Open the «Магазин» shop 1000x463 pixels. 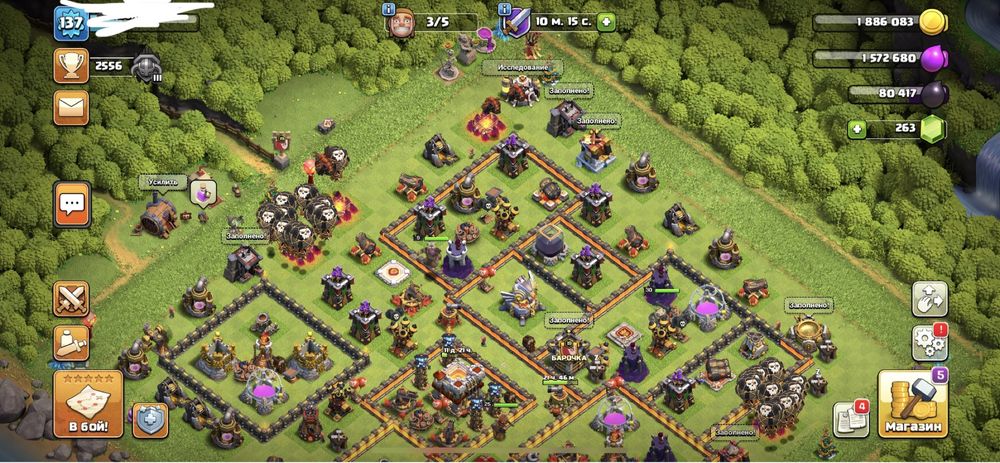click(912, 406)
